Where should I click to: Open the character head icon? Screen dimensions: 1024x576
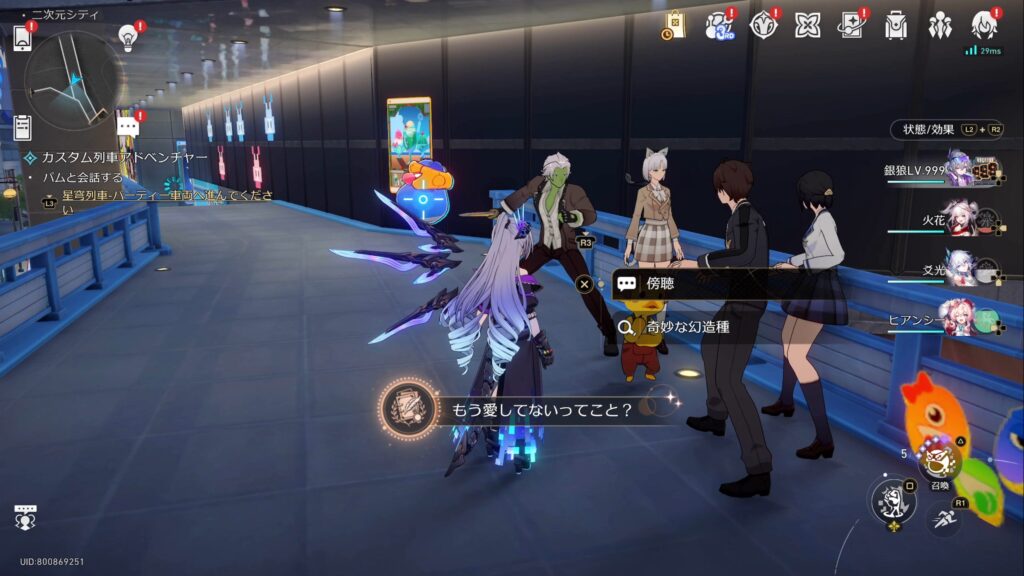[983, 25]
